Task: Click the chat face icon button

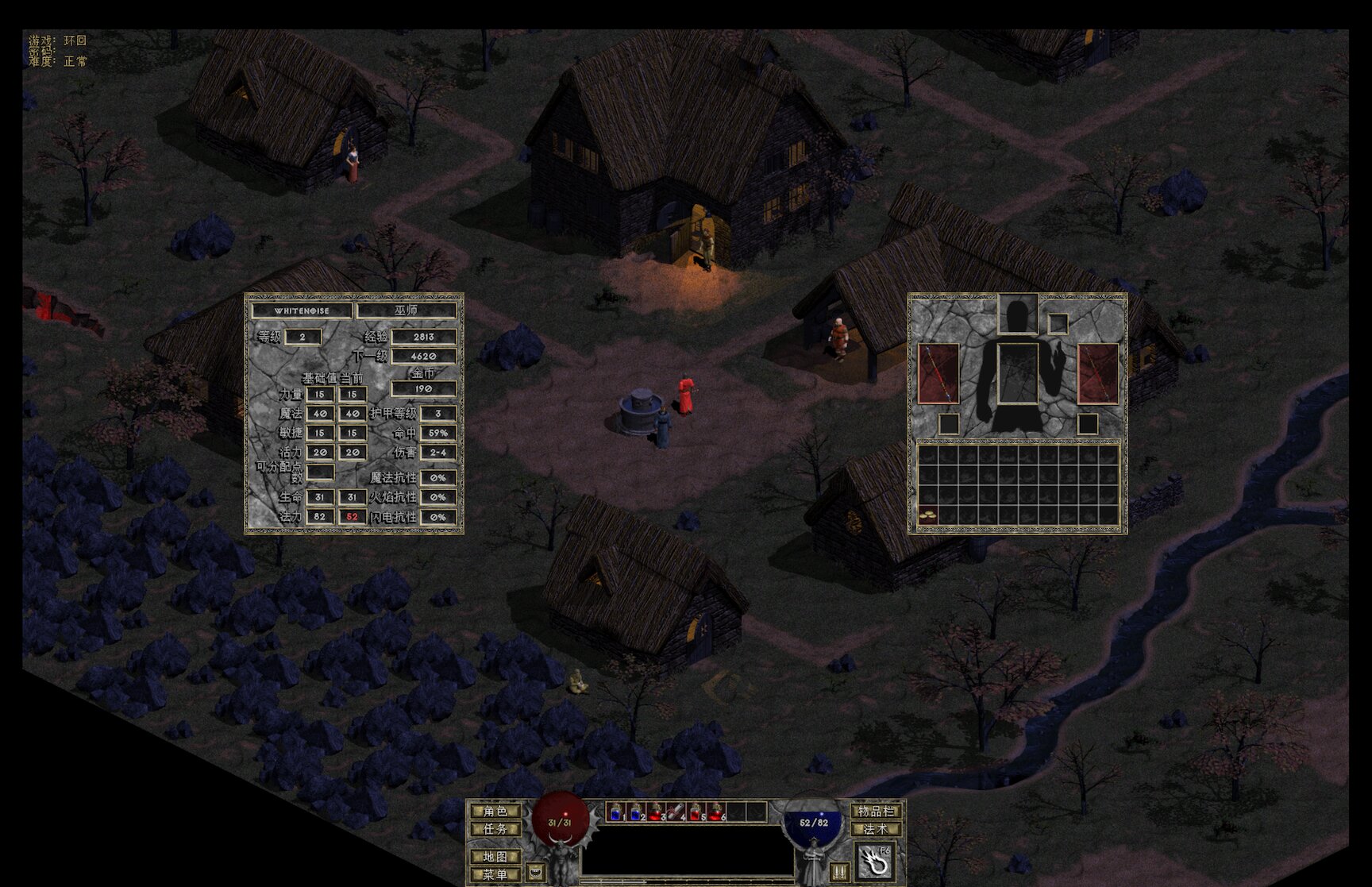Action: 536,871
